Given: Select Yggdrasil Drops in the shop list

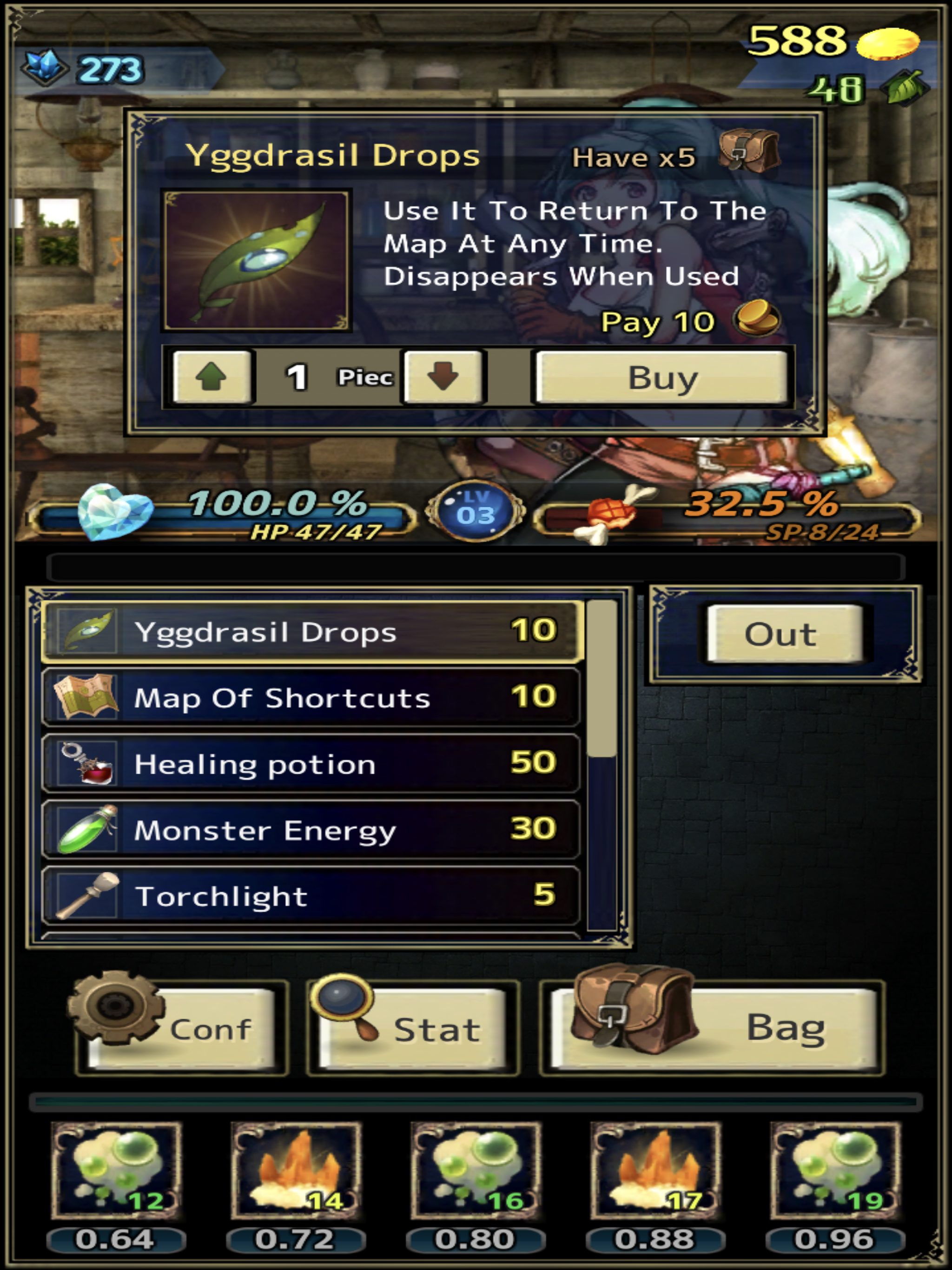Looking at the screenshot, I should click(311, 632).
